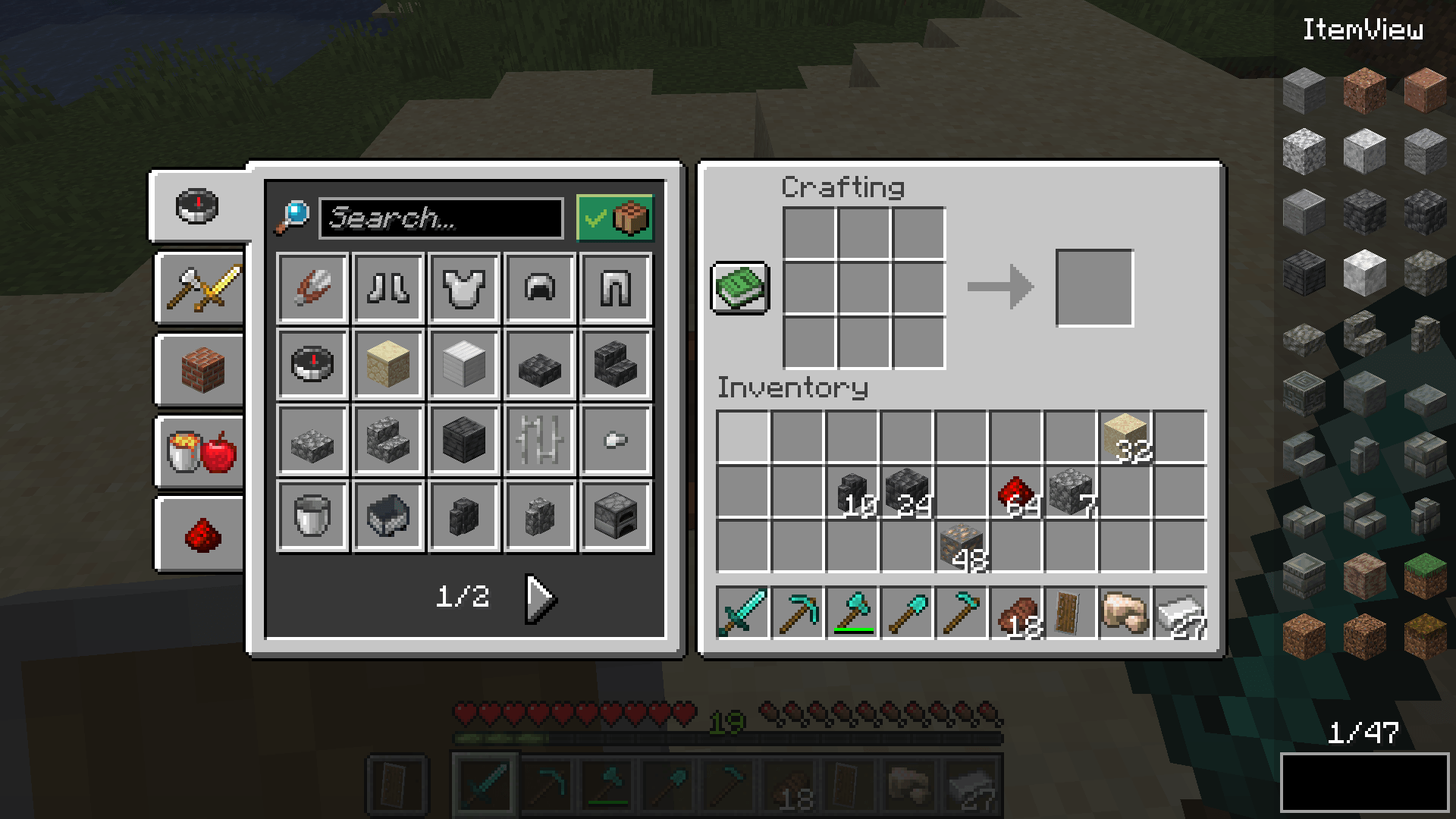Select the compass recipe in the recipe list
1456x819 pixels.
click(x=312, y=365)
